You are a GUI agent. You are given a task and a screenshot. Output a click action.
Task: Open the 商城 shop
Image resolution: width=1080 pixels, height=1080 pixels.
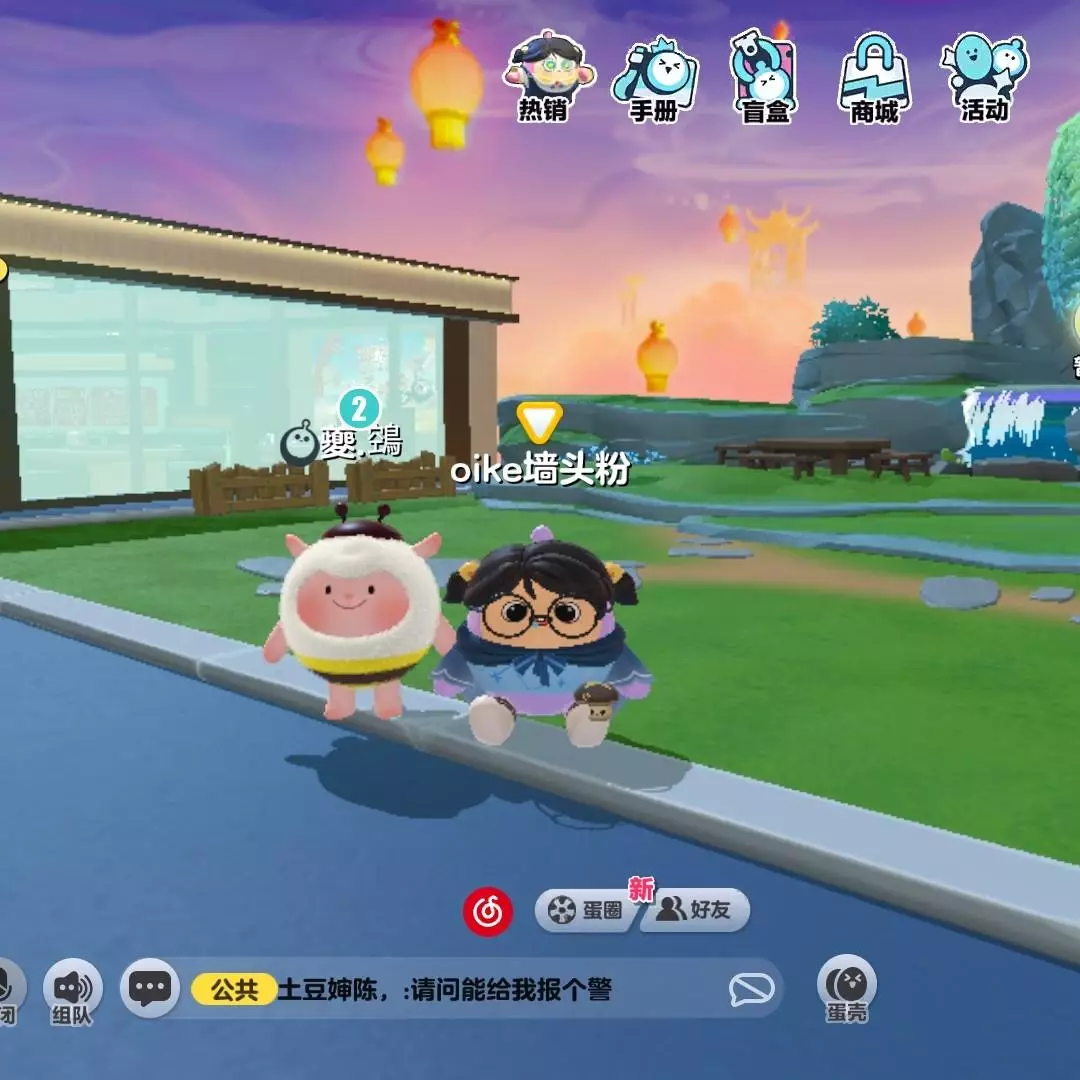[875, 76]
